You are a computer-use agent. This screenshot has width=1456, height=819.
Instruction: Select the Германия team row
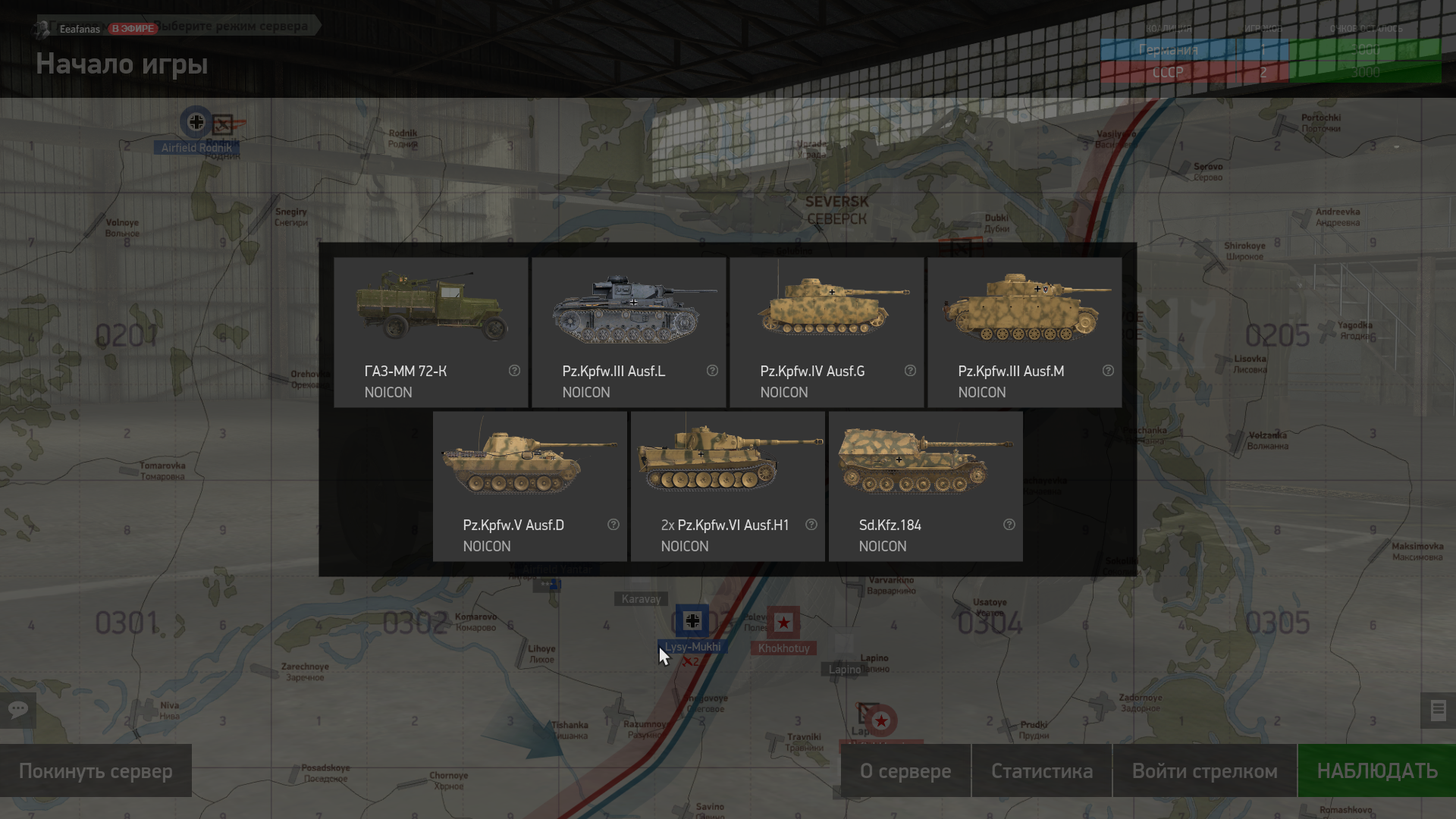1168,50
